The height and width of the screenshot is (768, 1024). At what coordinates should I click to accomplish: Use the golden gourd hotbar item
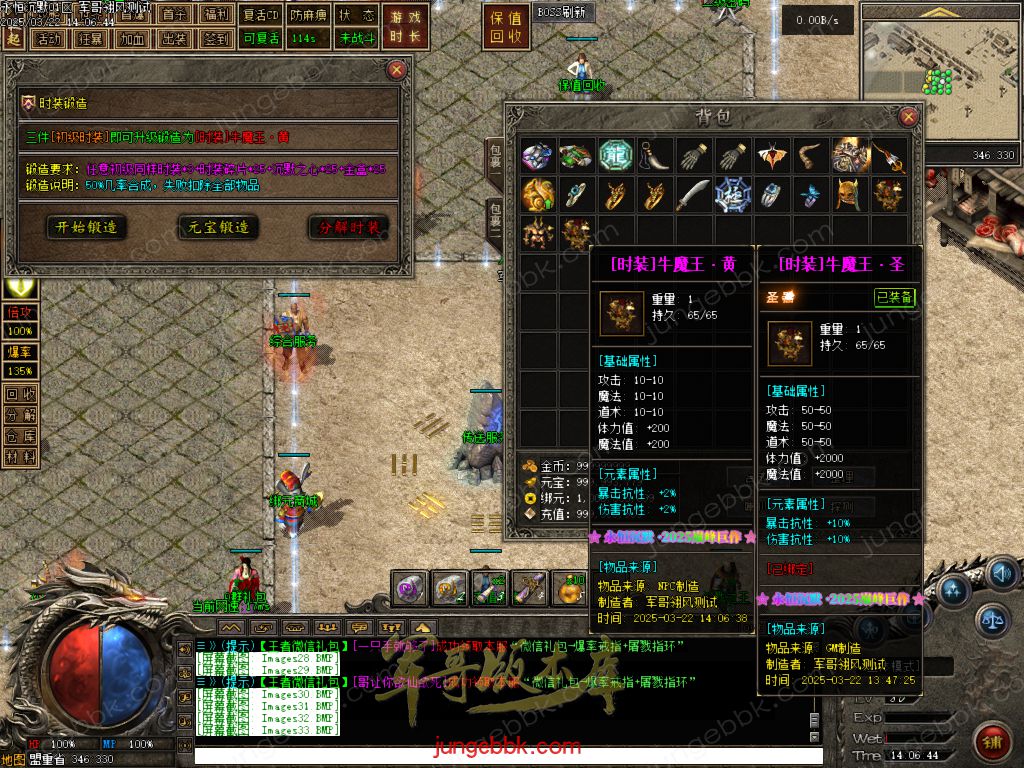pos(569,589)
